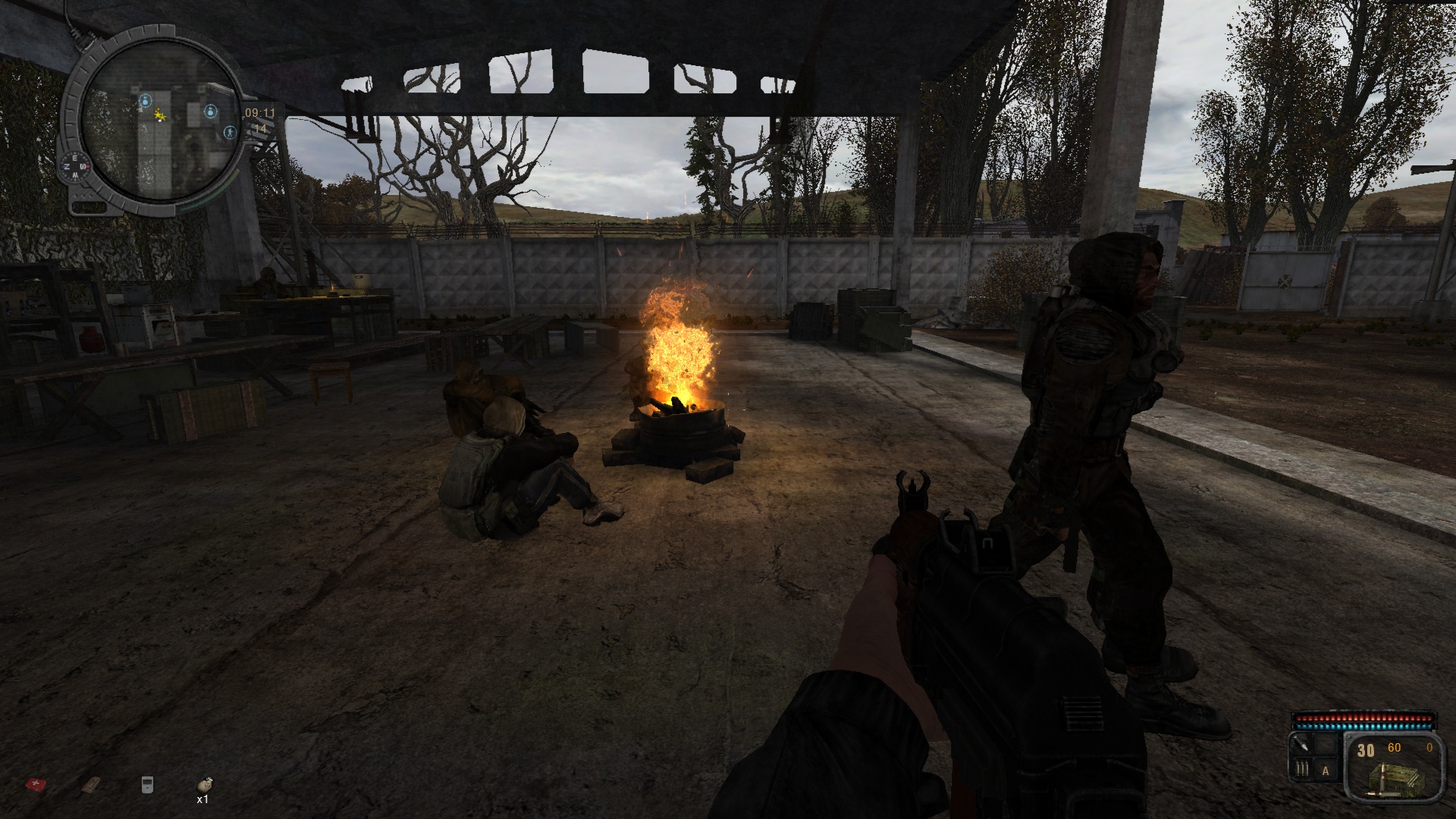The width and height of the screenshot is (1456, 819).
Task: Choose the grenade quick slot marked x1
Action: (x=204, y=785)
